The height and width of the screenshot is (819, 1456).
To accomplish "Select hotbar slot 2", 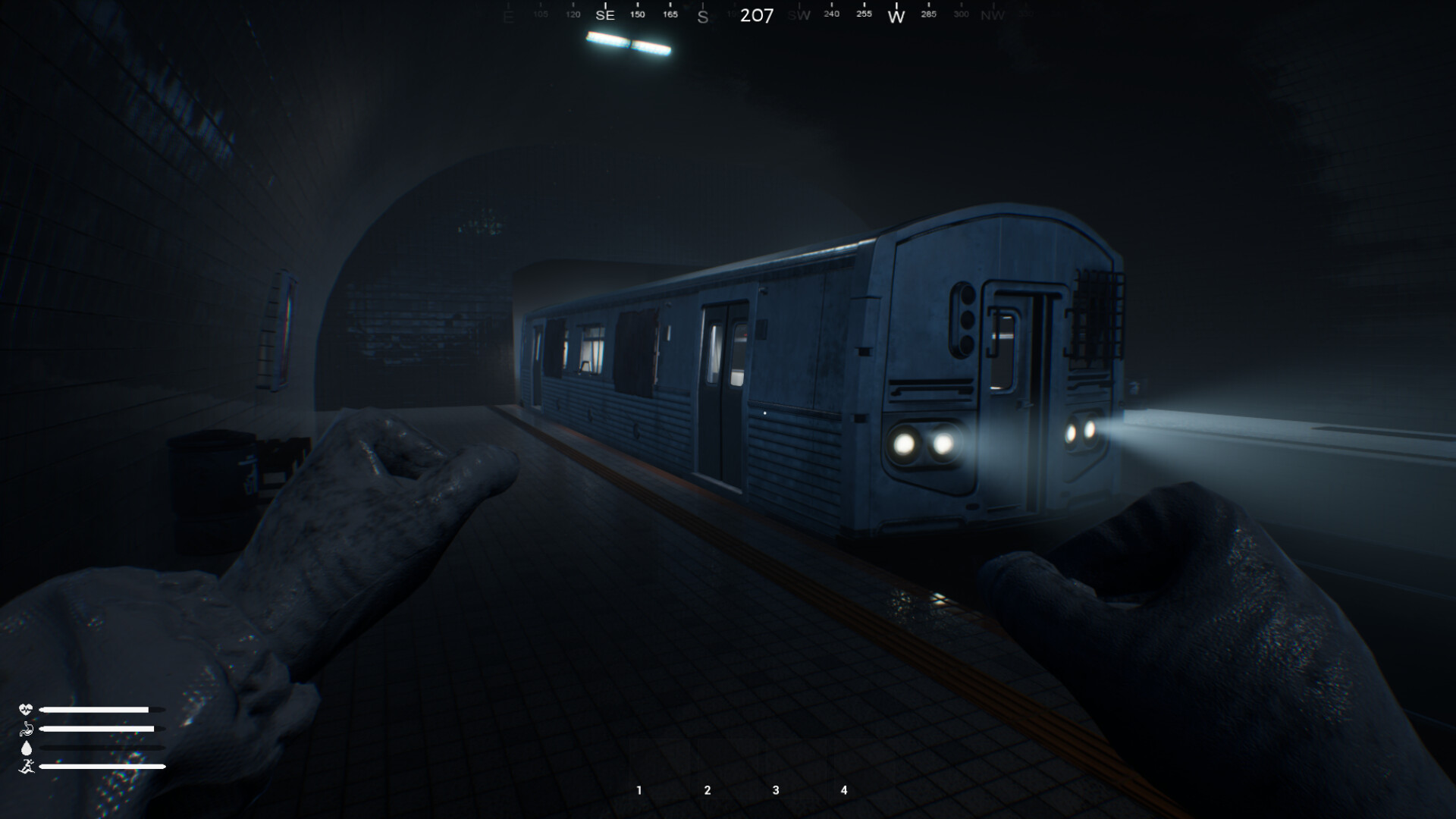I will pos(707,789).
